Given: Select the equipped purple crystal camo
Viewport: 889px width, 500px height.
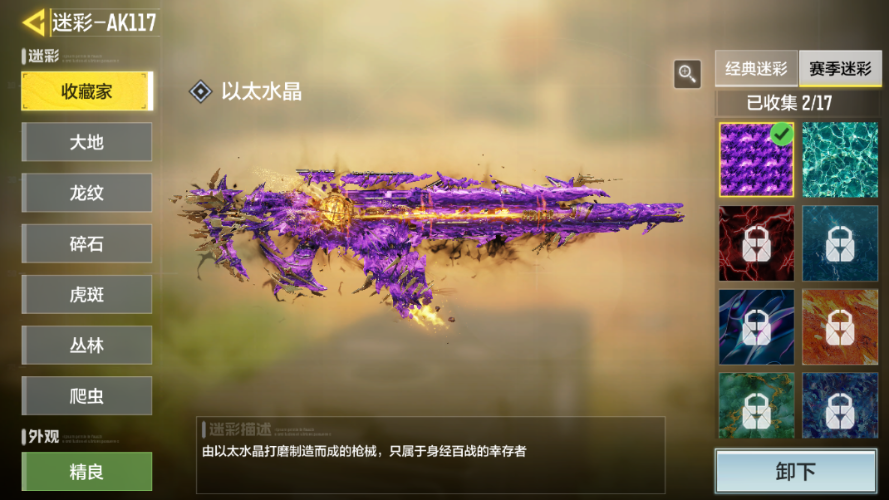Looking at the screenshot, I should pyautogui.click(x=756, y=160).
